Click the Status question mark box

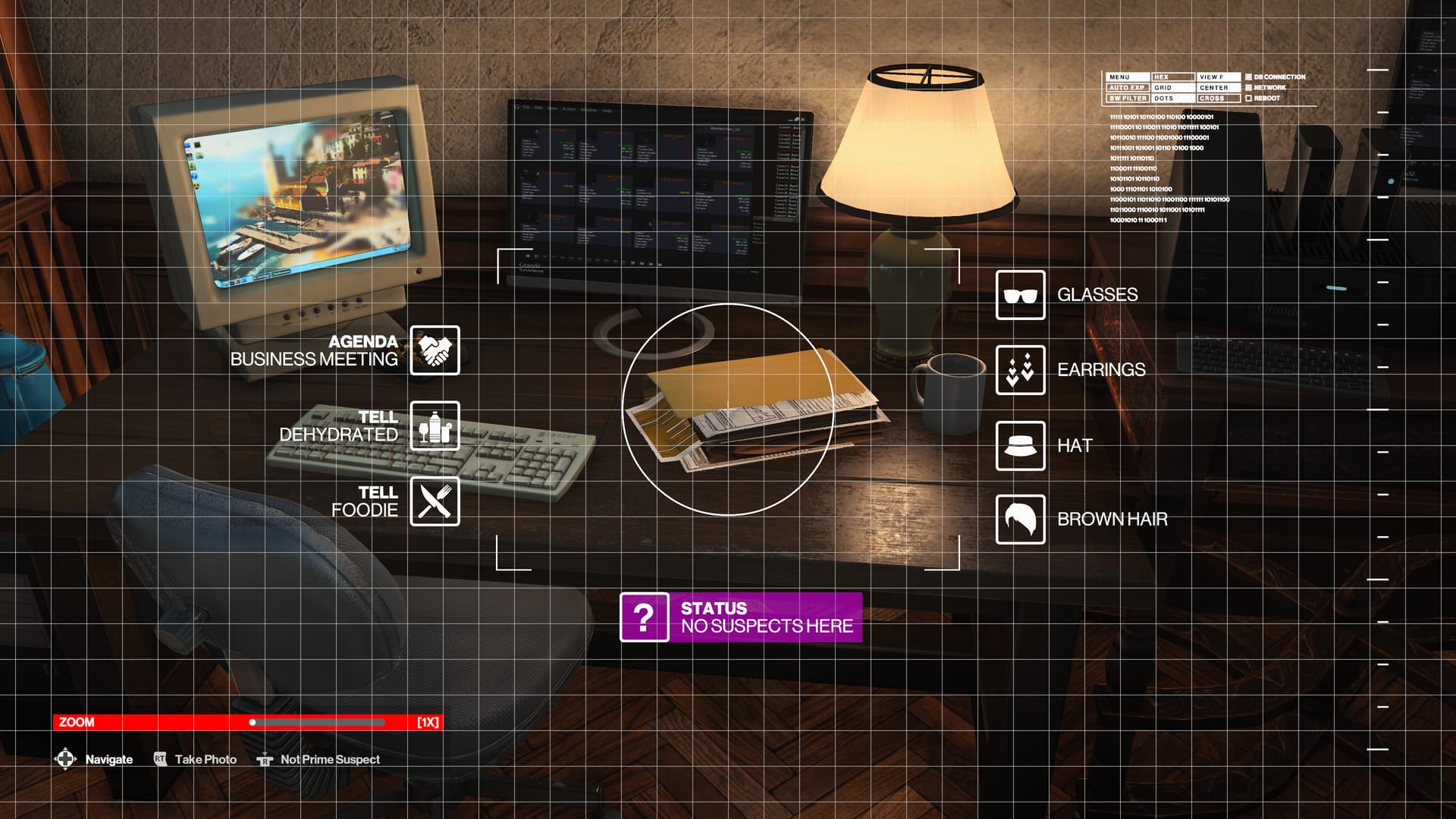[644, 617]
